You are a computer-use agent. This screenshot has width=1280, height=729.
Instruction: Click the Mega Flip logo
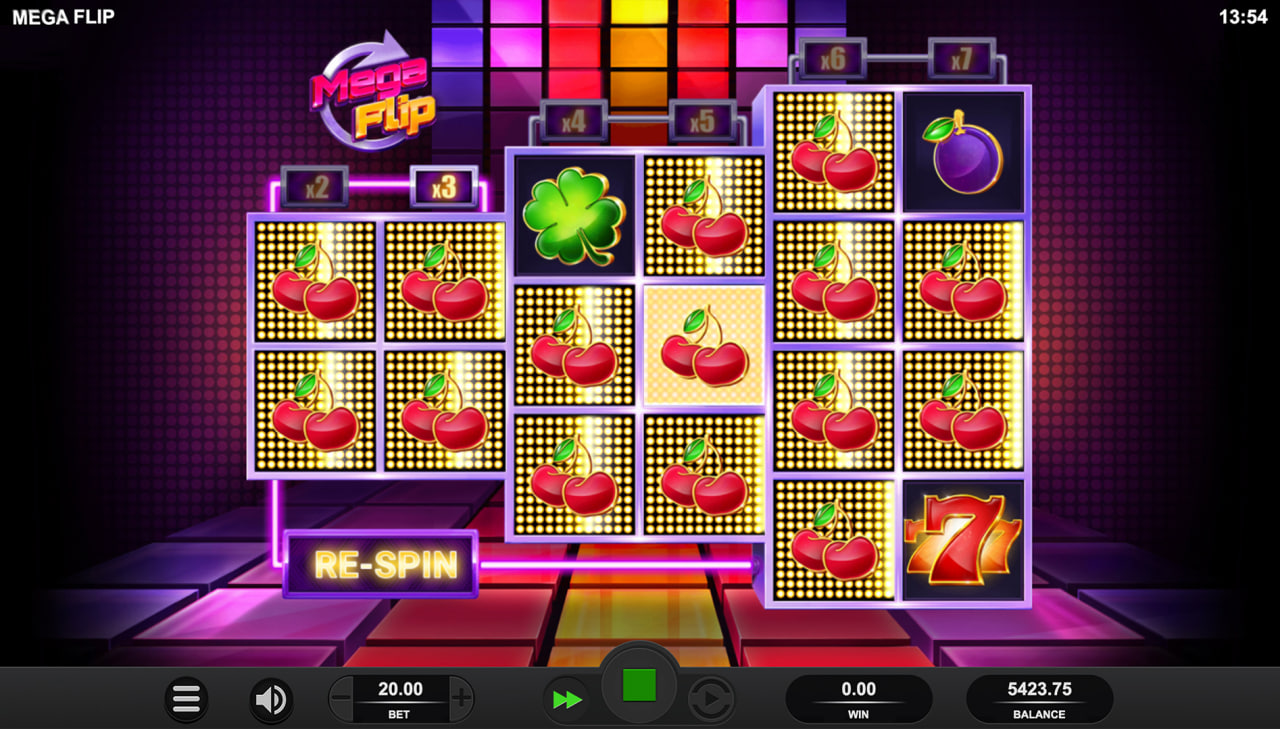372,95
